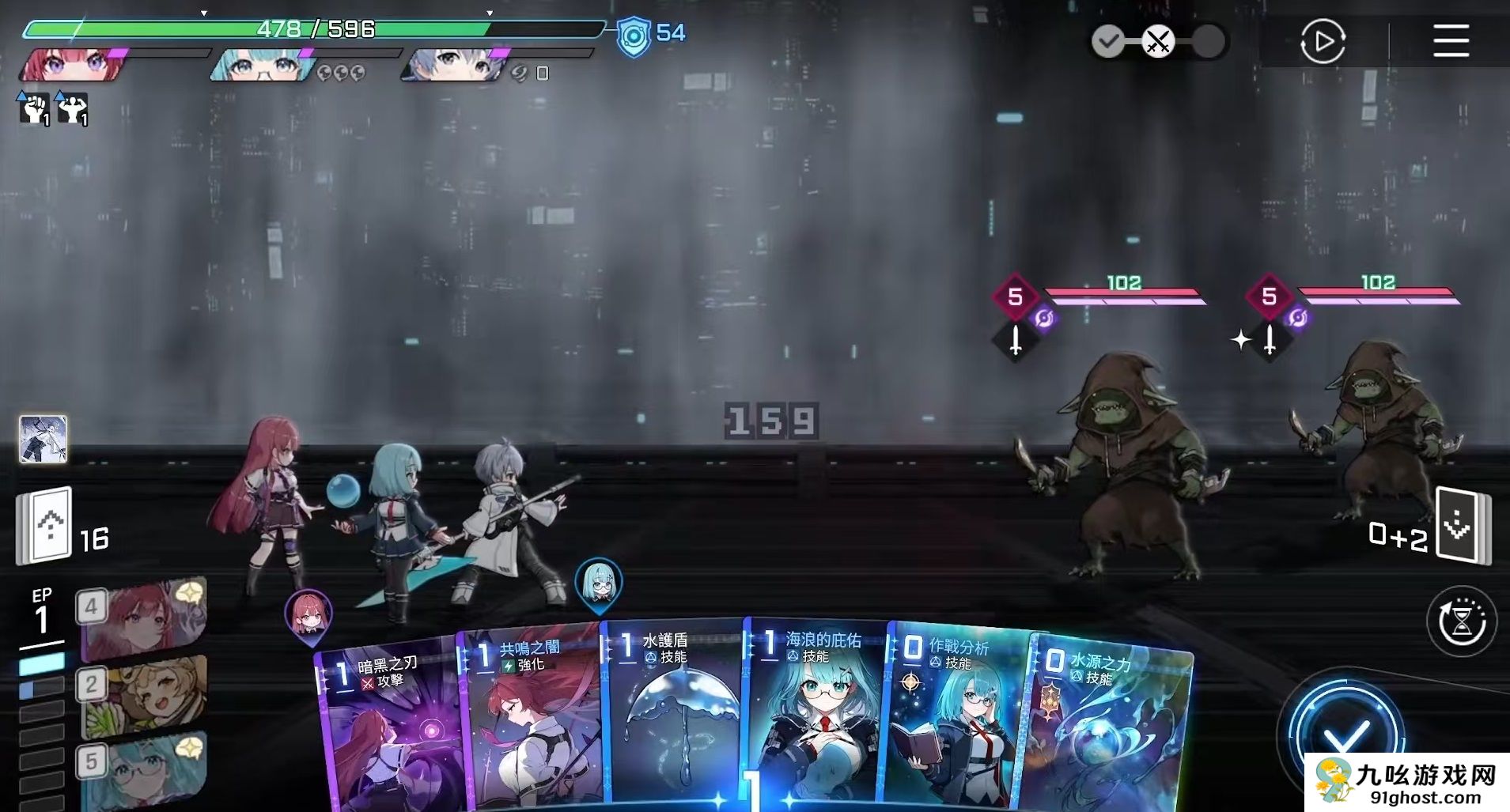Screen dimensions: 1510x812
Task: Open the hamburger menu
Action: click(1451, 41)
